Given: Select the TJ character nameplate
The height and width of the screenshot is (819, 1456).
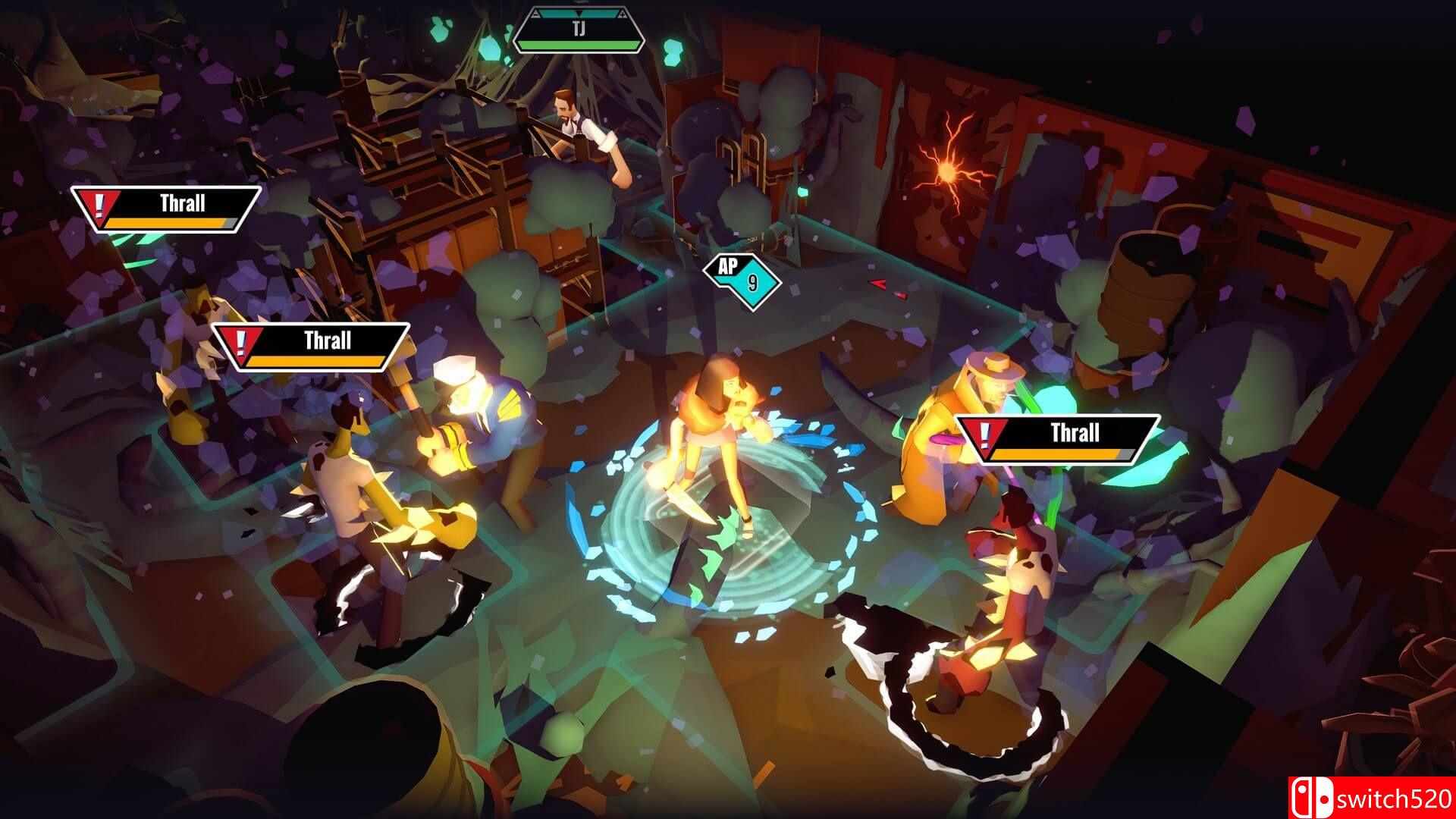Looking at the screenshot, I should [x=578, y=30].
